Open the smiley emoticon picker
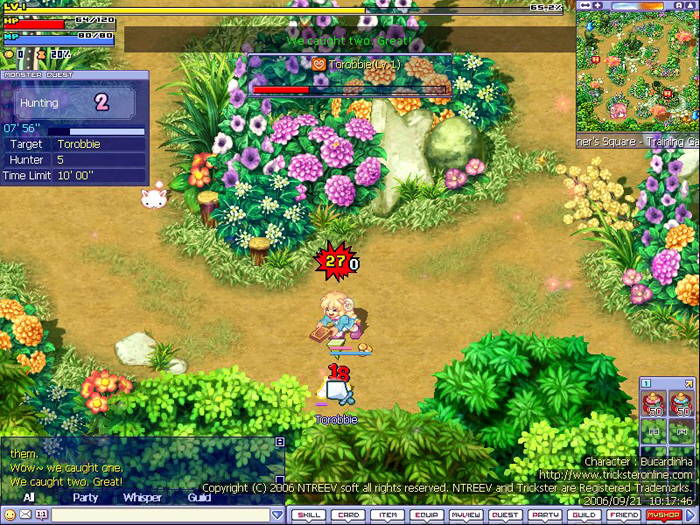700x525 pixels. click(x=10, y=515)
